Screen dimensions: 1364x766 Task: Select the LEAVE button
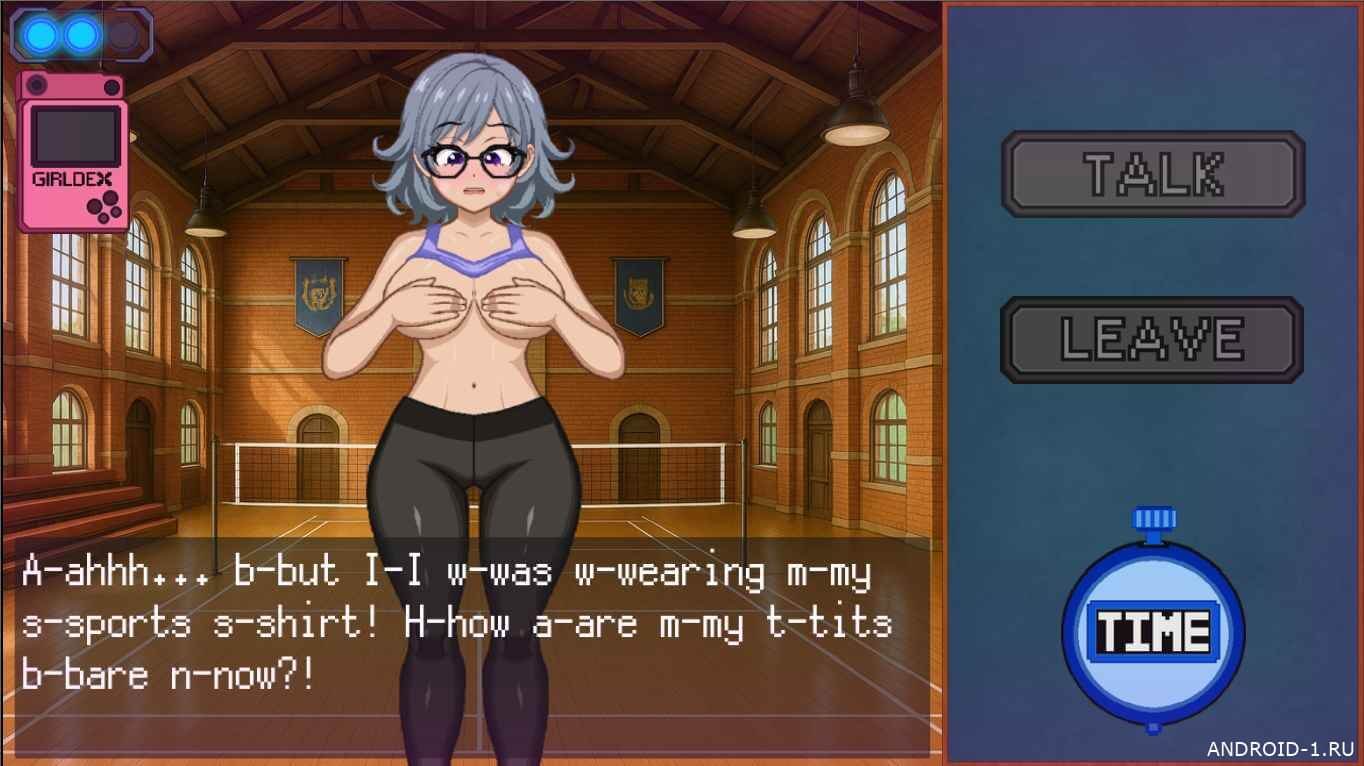pos(1152,340)
